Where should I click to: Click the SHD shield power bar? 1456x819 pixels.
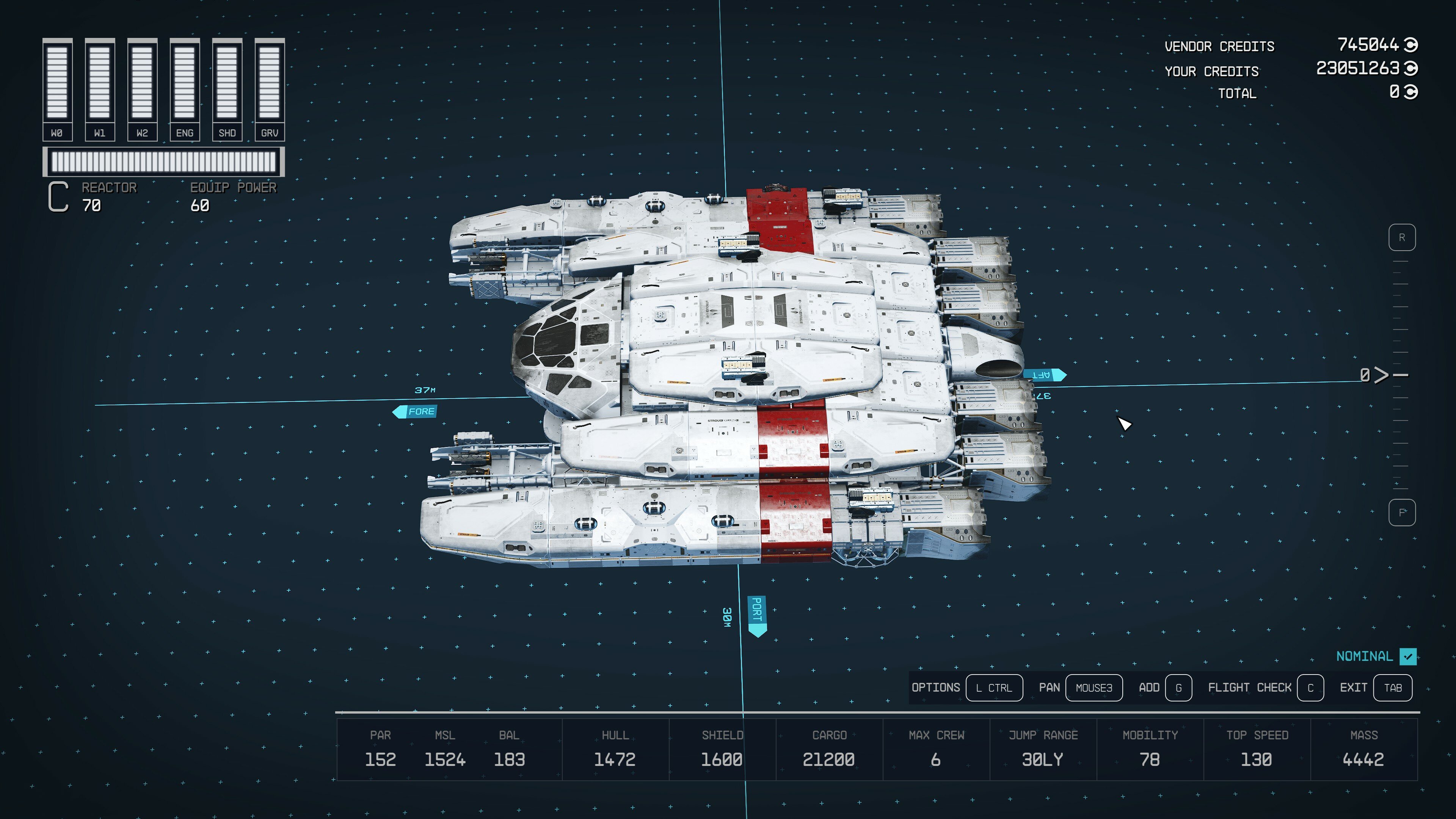point(227,82)
